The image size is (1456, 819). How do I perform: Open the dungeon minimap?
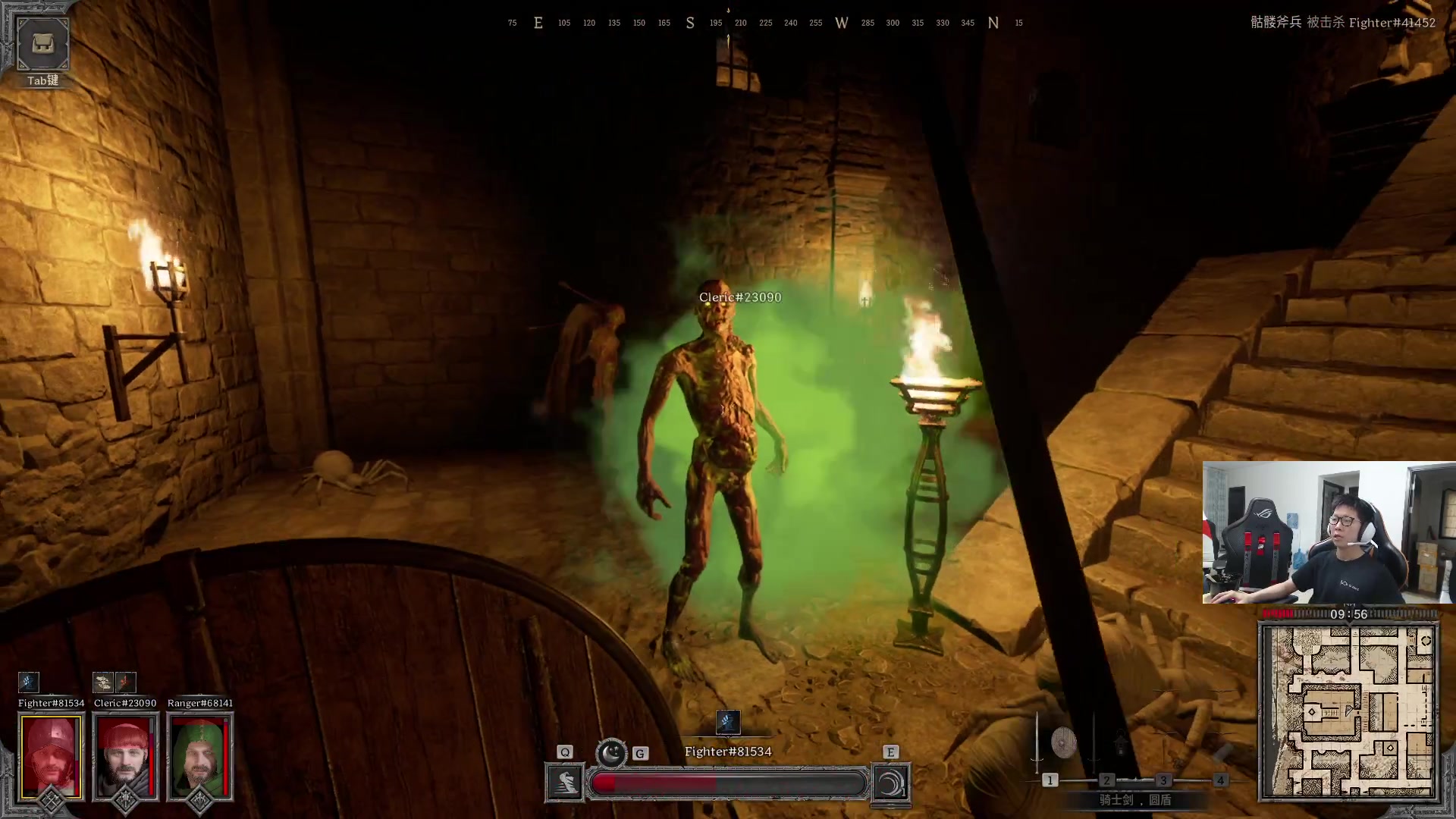tap(1348, 711)
